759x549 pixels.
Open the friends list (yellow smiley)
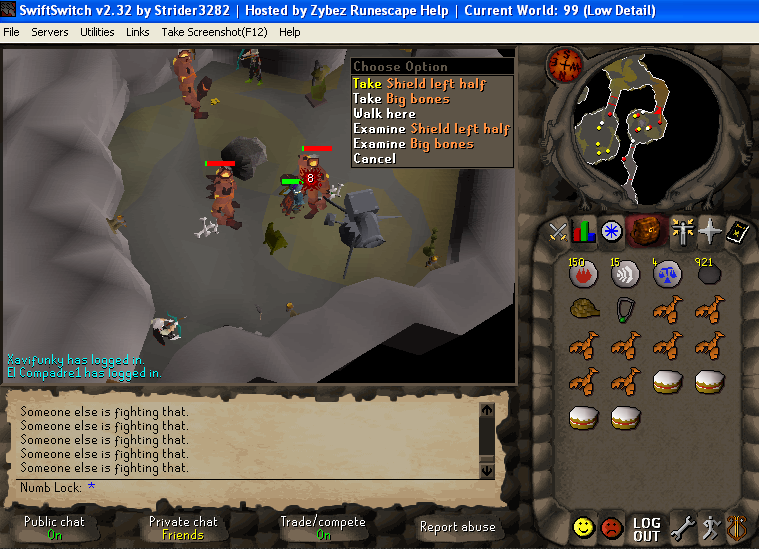(x=584, y=527)
